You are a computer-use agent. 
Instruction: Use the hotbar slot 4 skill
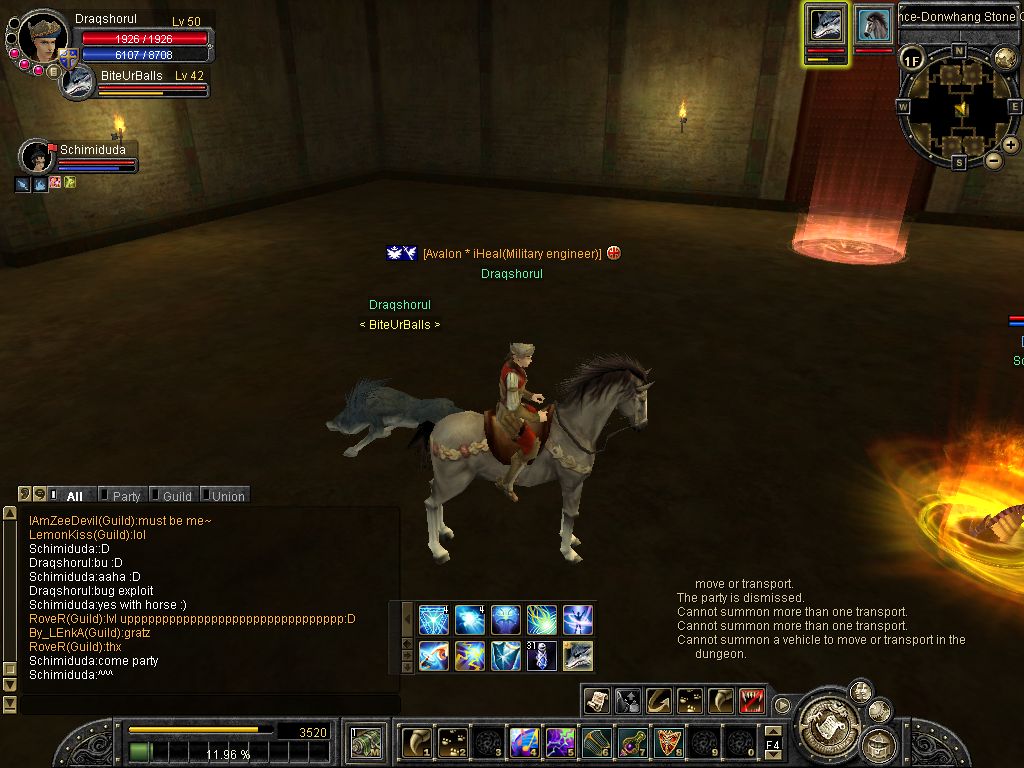(x=524, y=742)
